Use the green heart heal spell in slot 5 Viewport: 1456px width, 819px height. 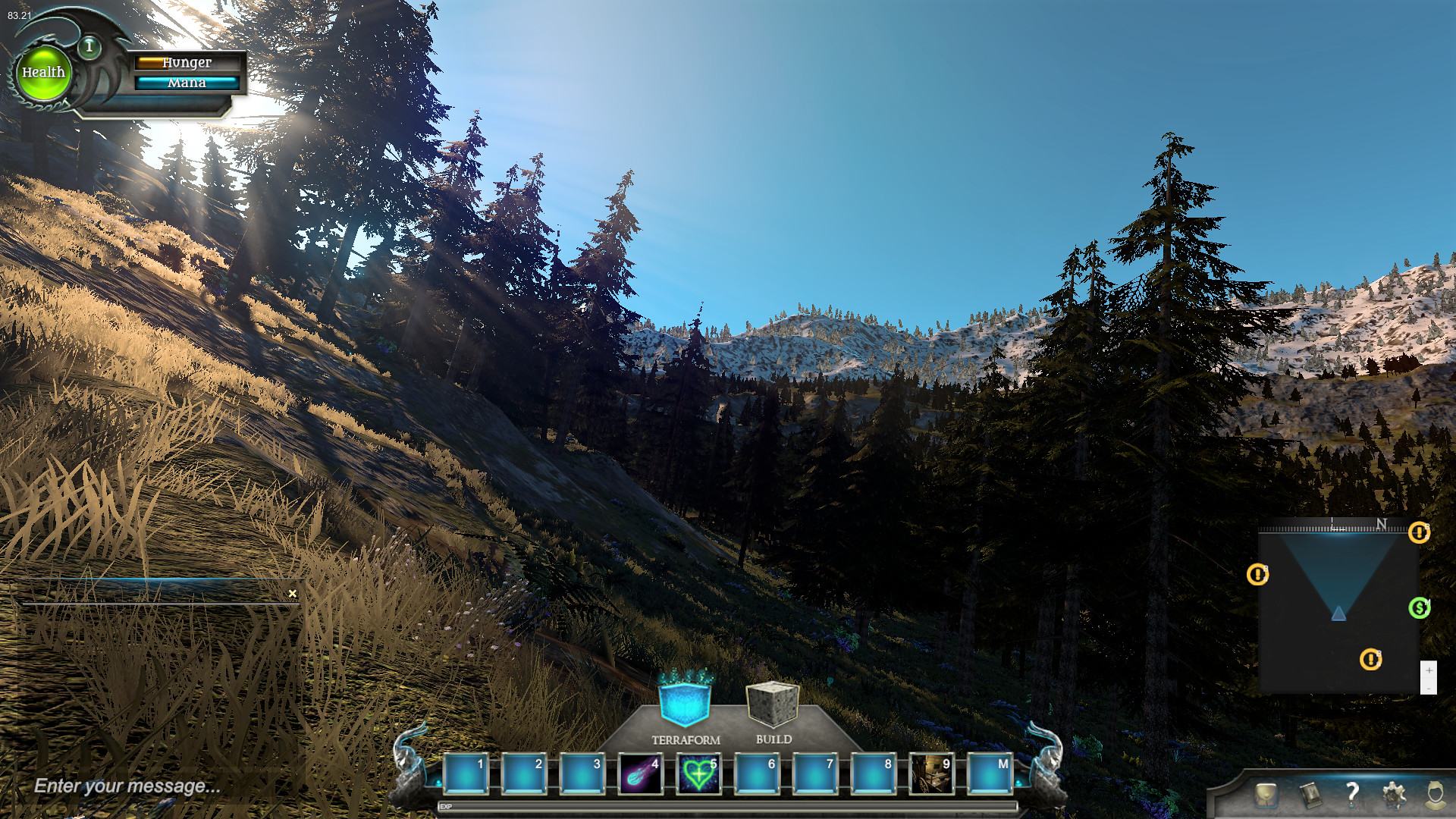[698, 773]
